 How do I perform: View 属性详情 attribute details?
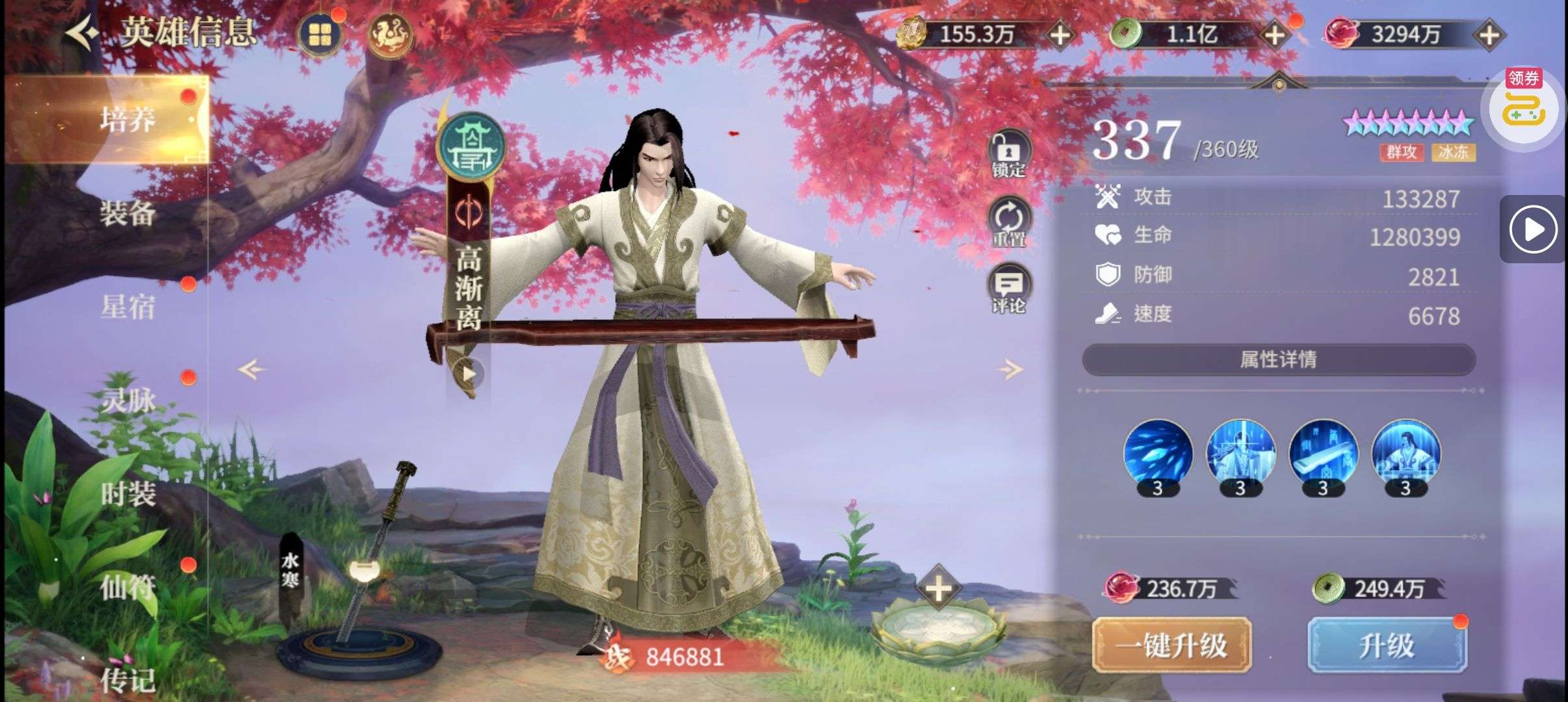1278,359
